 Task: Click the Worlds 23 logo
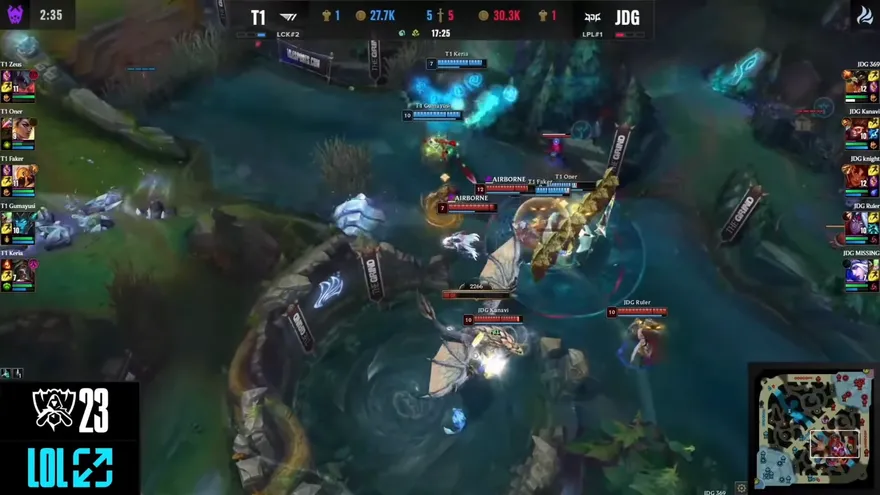pos(70,410)
